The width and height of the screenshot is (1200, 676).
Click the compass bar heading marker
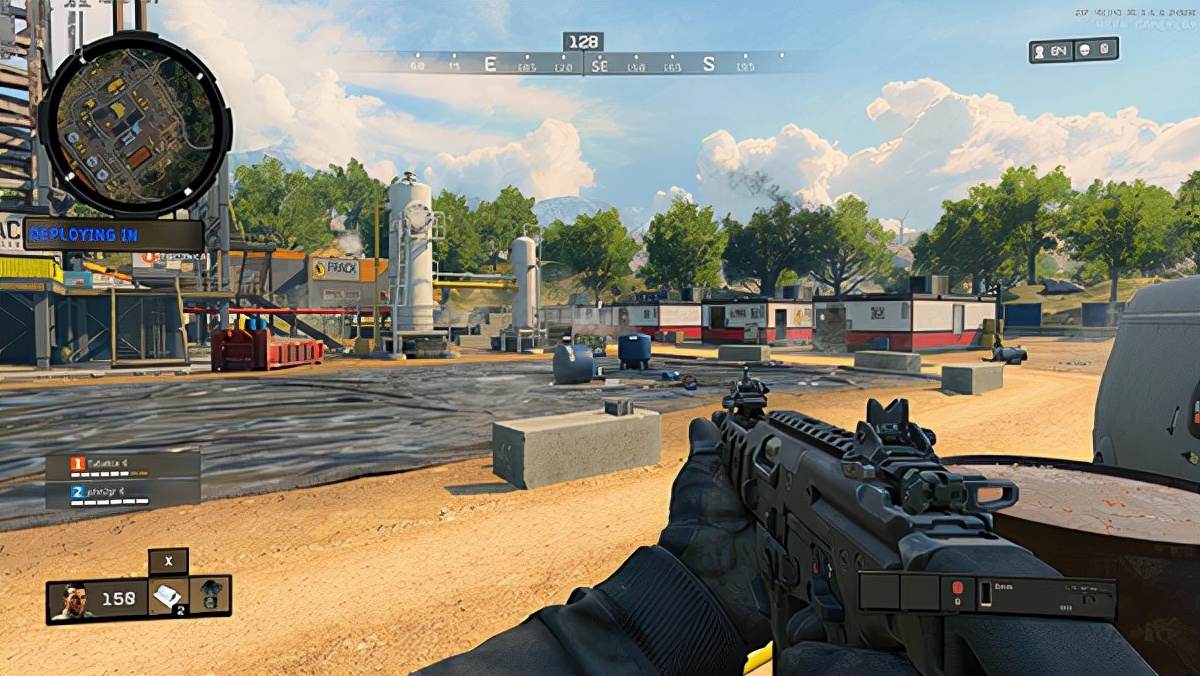coord(582,42)
